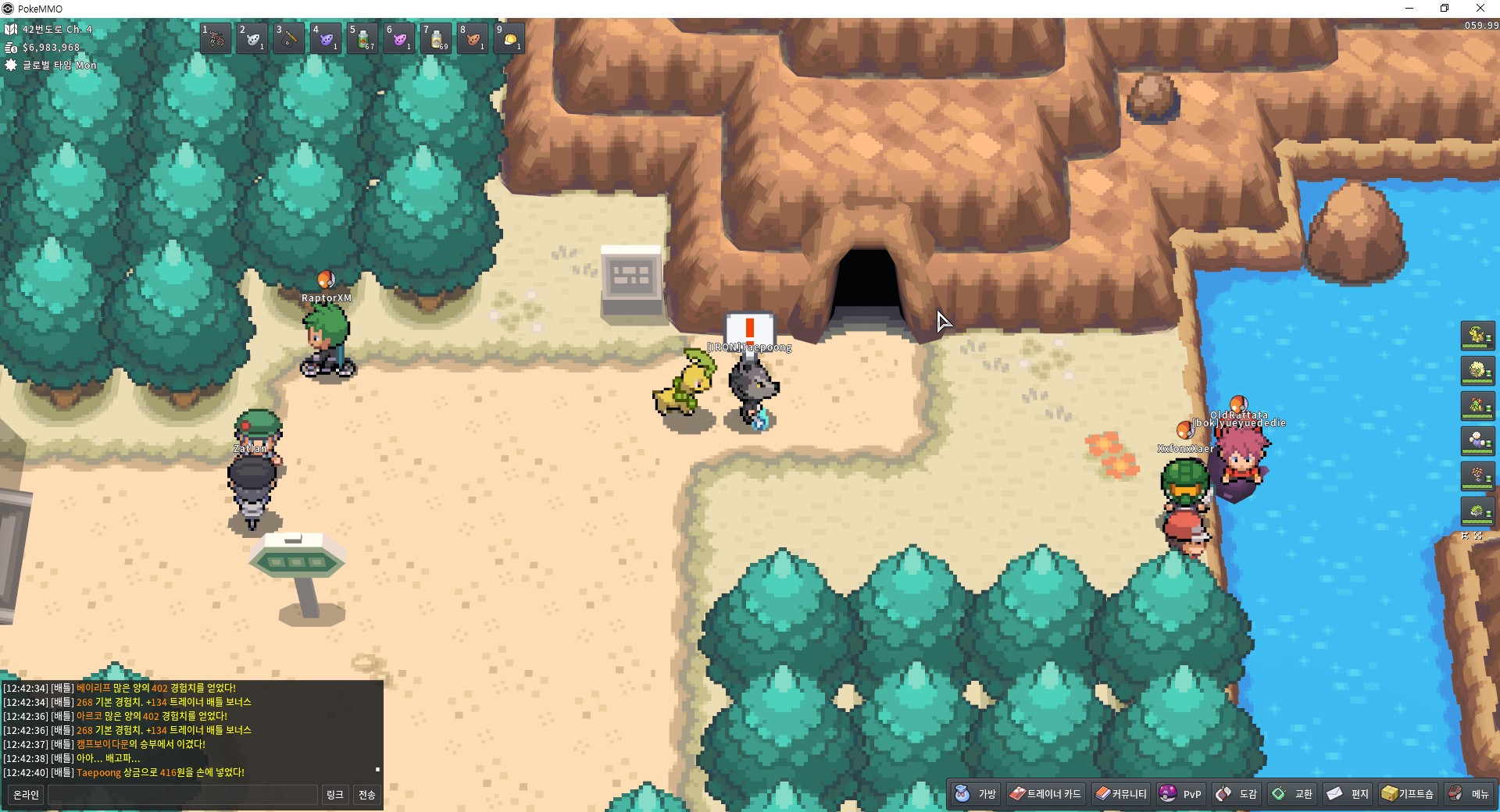Open the 트레이너 카드 trainer card

[x=1045, y=793]
